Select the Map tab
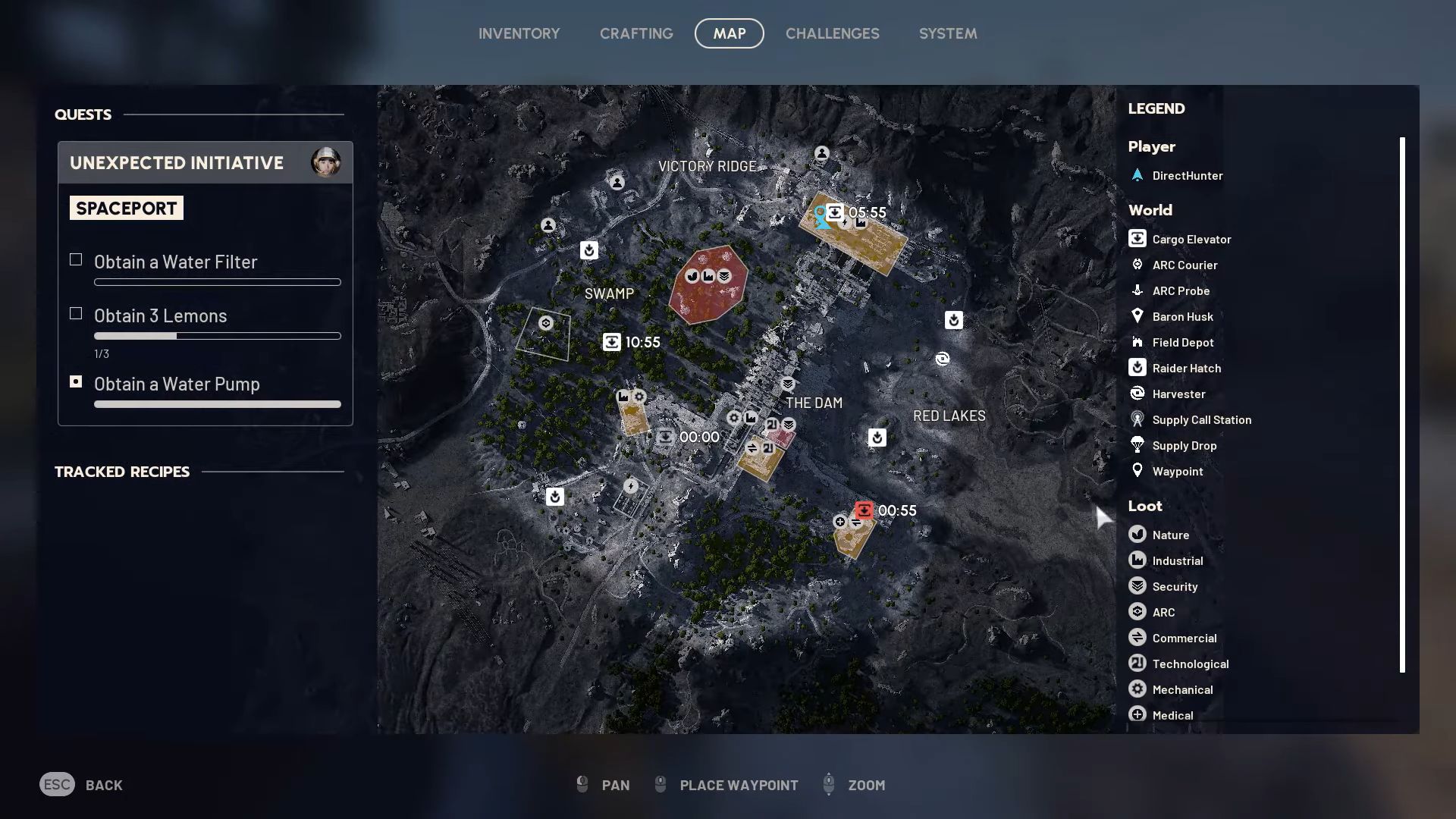Viewport: 1456px width, 819px height. (x=729, y=33)
